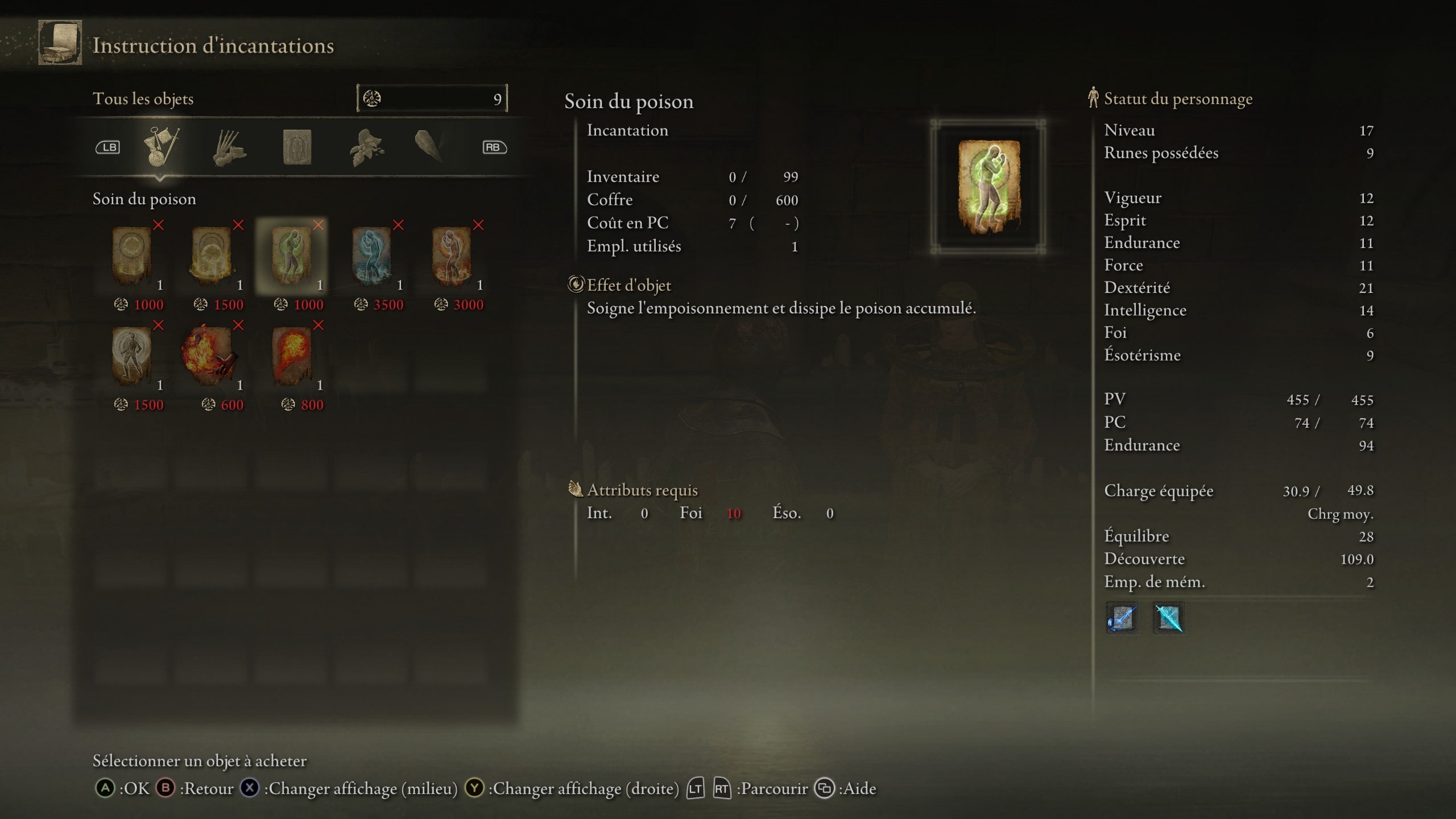Click the Attributs requis wing icon

point(576,490)
